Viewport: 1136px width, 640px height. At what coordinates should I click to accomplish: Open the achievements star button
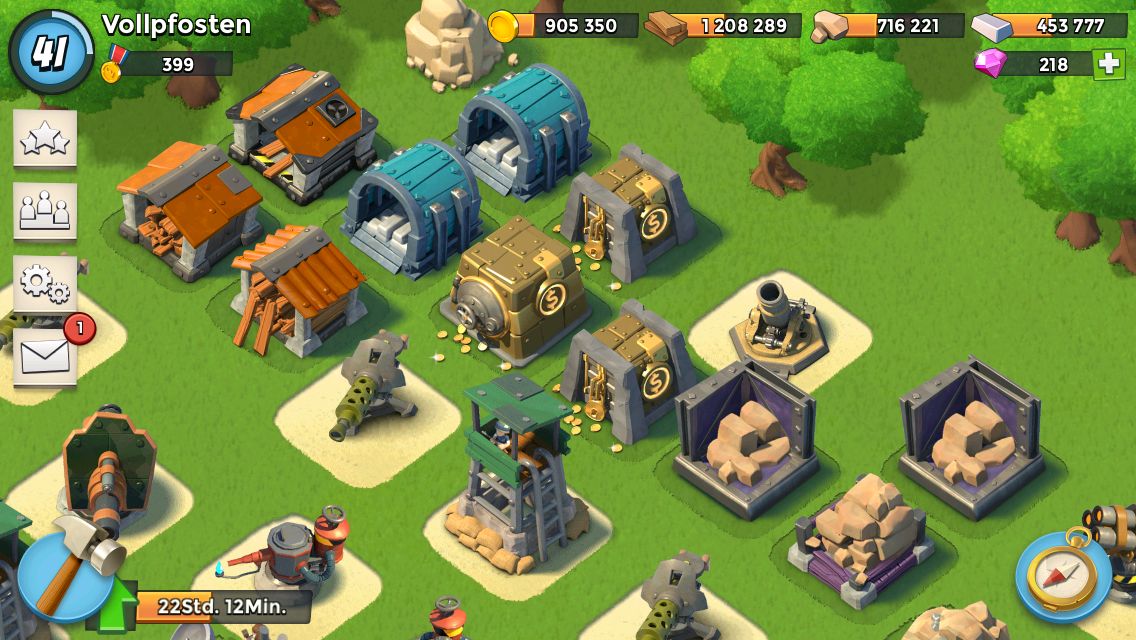coord(45,139)
